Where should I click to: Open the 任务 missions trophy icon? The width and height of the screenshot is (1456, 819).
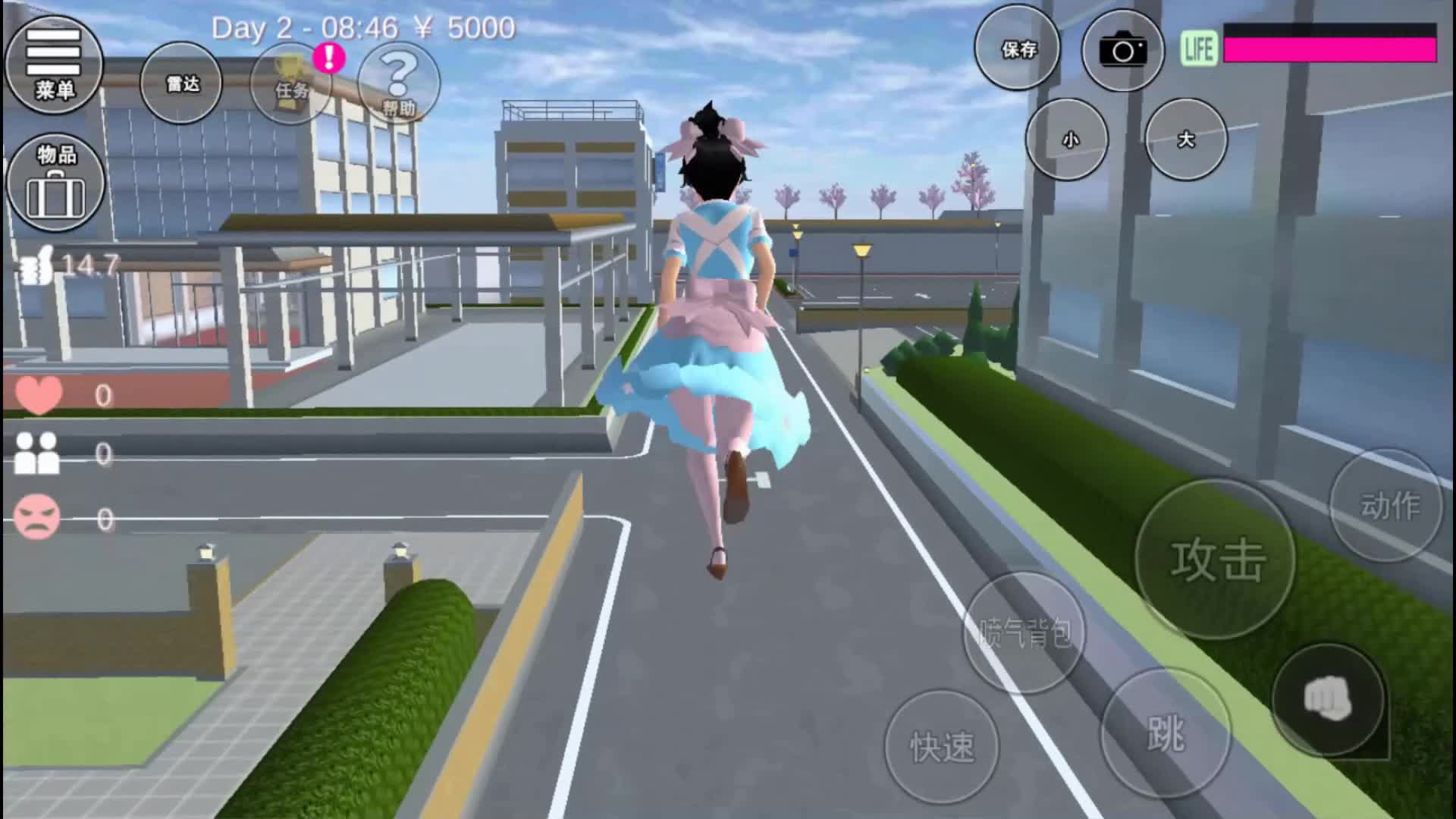(x=292, y=82)
